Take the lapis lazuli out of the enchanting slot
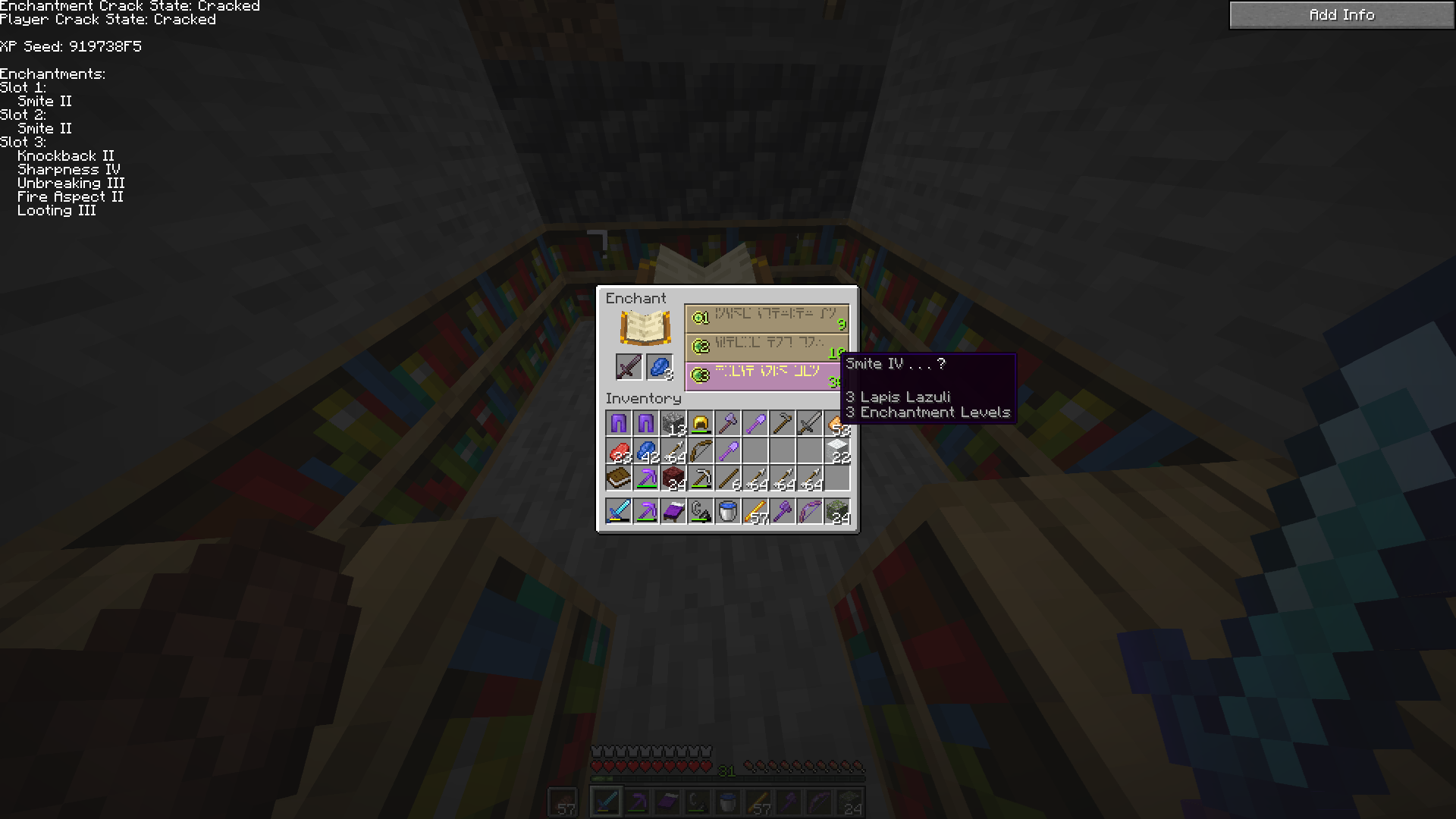Image resolution: width=1456 pixels, height=819 pixels. click(x=659, y=367)
